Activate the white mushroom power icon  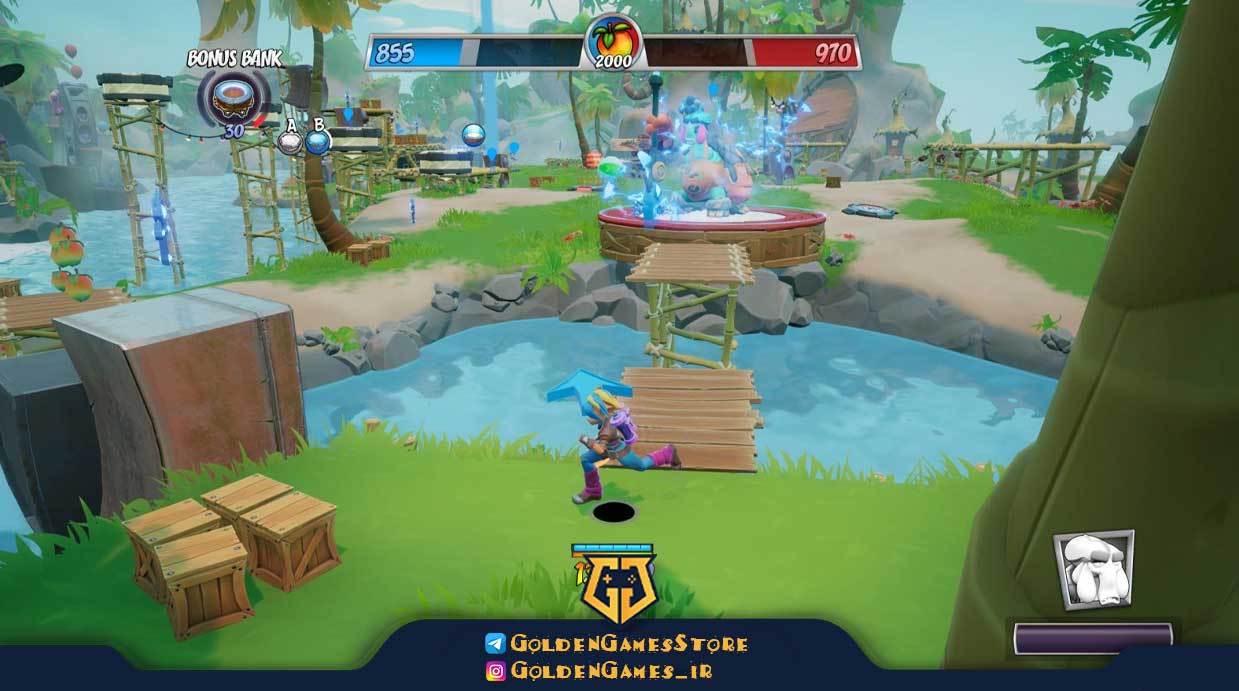tap(1093, 570)
